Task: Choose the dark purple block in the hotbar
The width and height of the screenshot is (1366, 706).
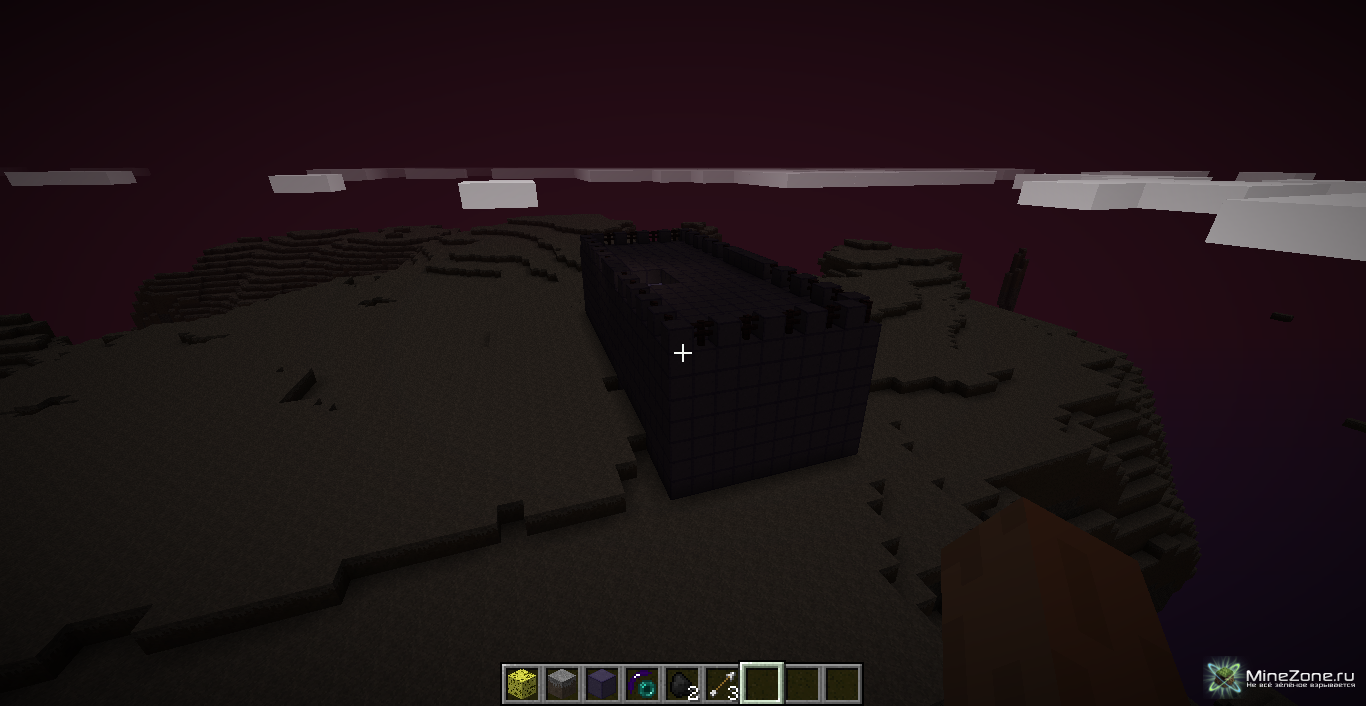Action: coord(601,684)
